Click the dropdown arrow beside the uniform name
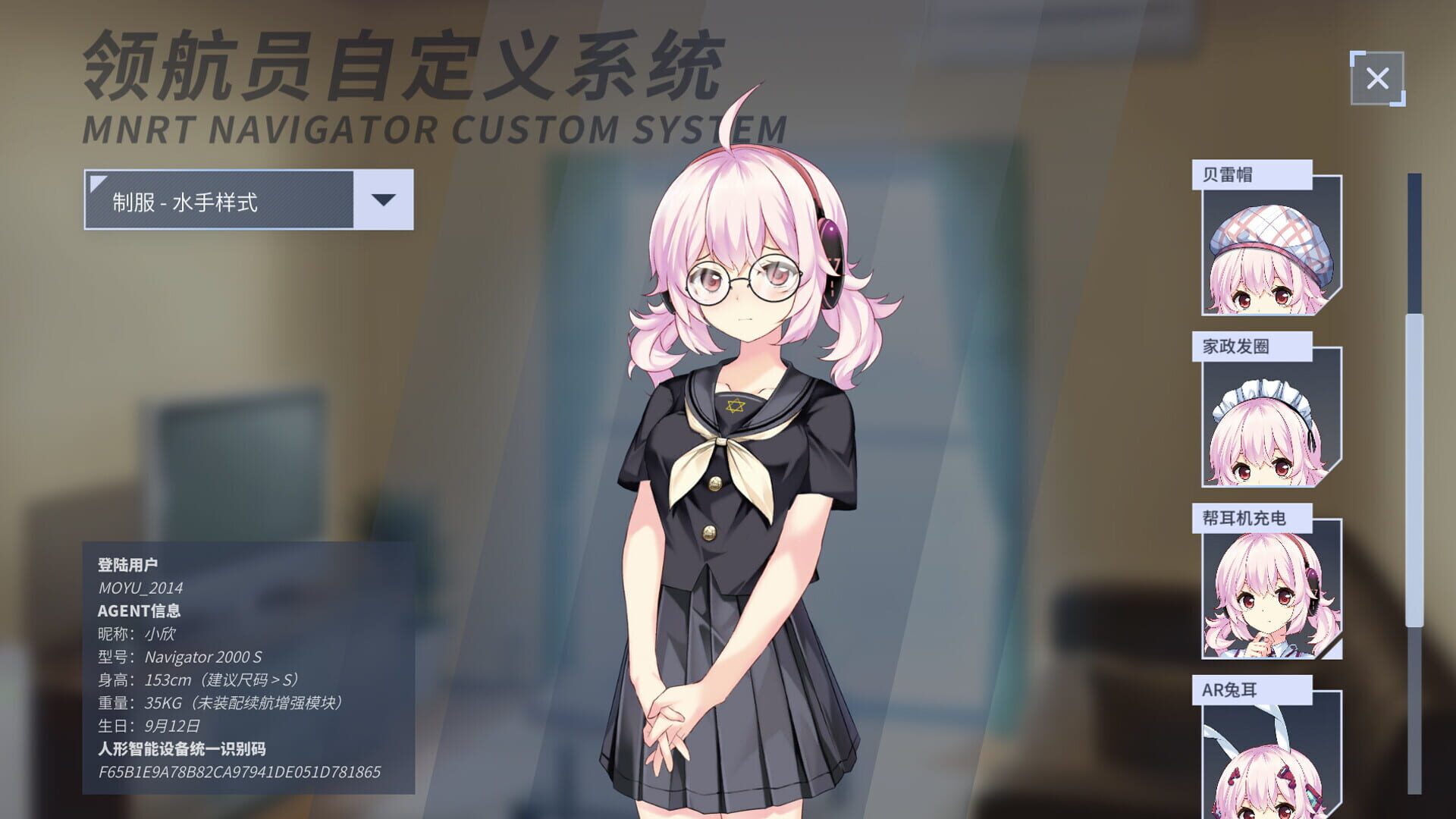1456x819 pixels. click(385, 199)
